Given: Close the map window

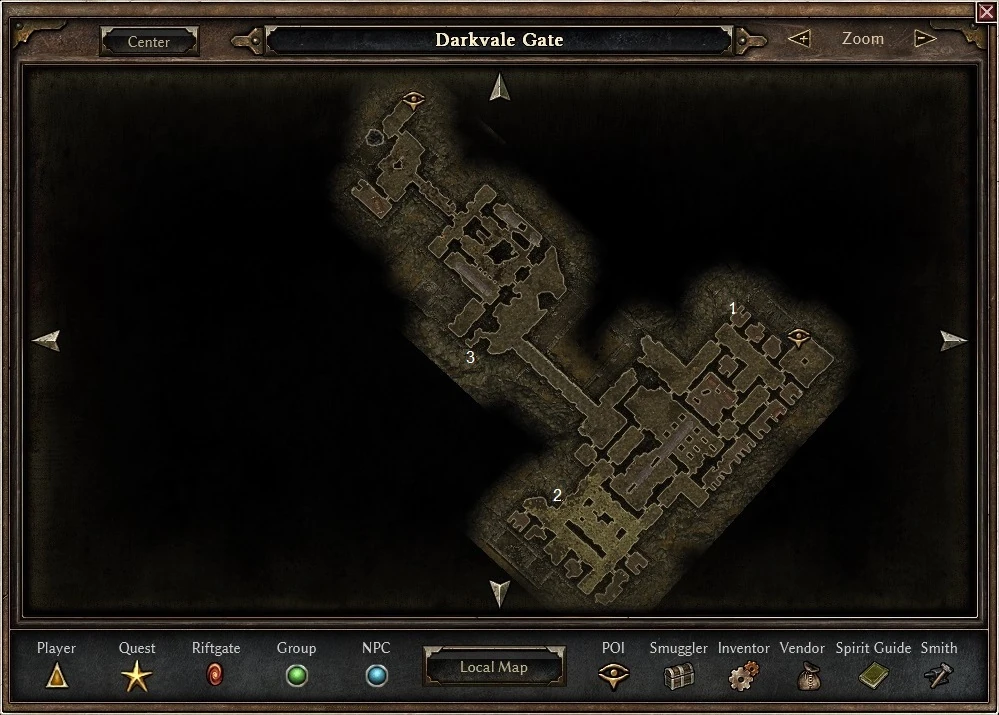Looking at the screenshot, I should coord(986,11).
